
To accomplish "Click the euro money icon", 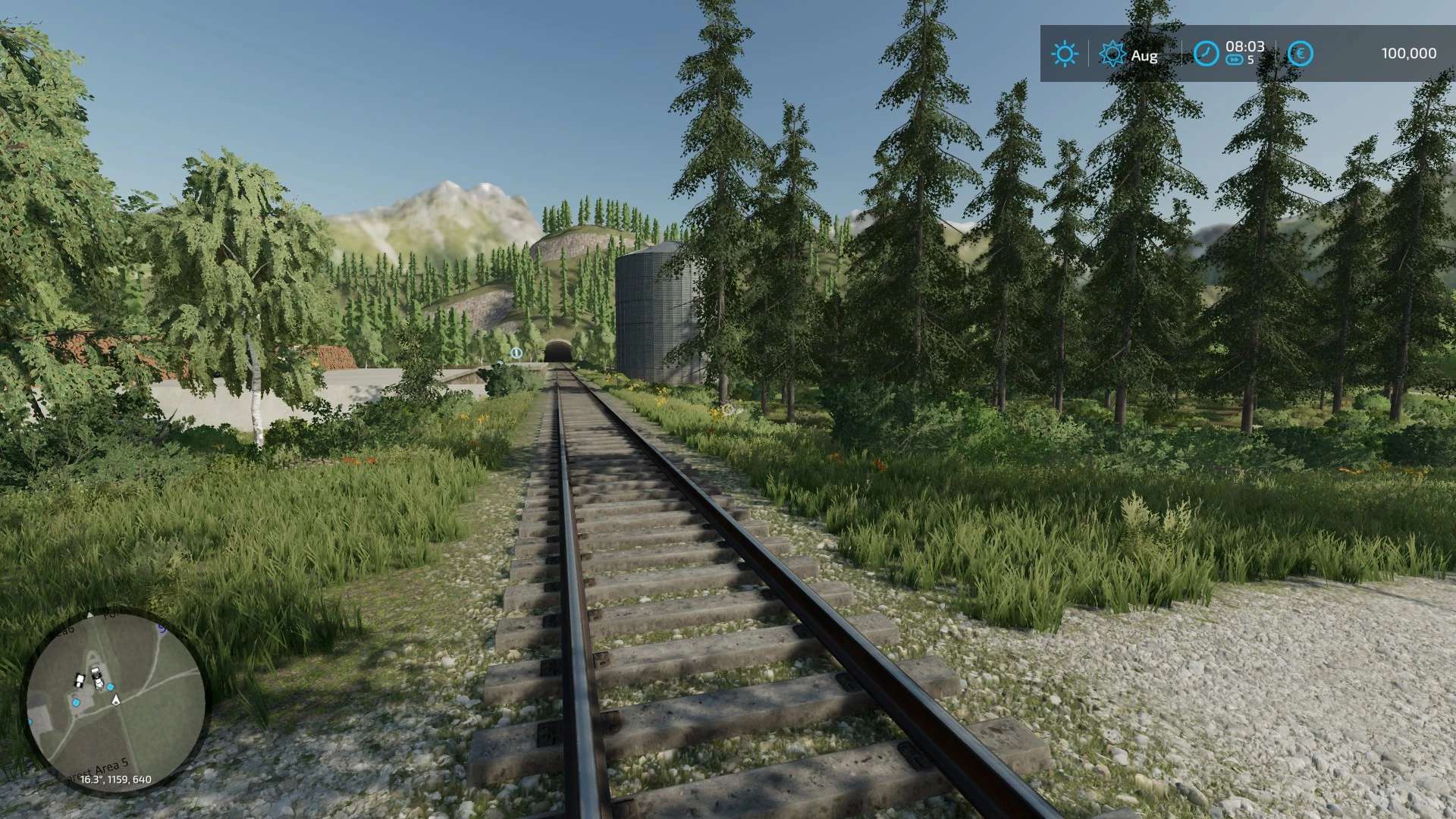I will (x=1301, y=53).
